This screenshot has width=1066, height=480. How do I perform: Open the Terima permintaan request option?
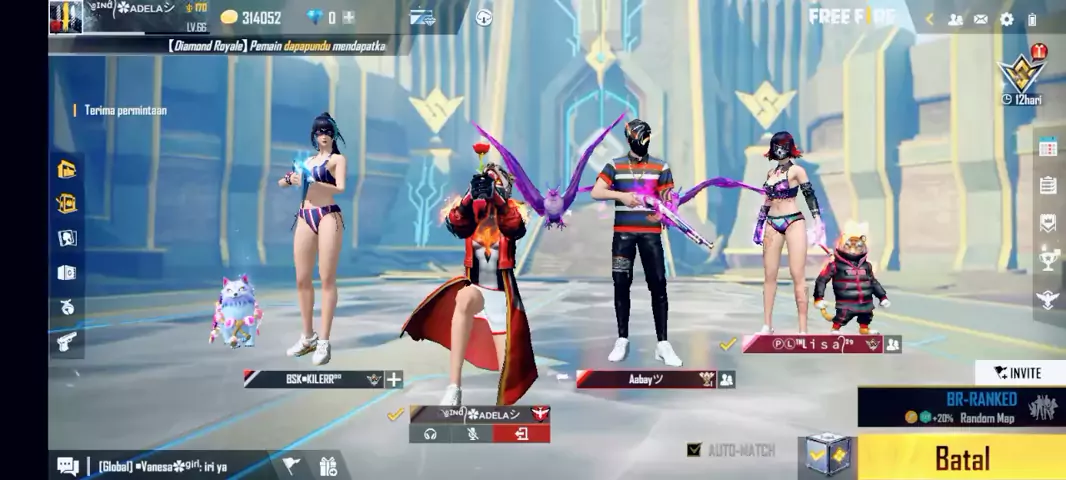tap(125, 110)
